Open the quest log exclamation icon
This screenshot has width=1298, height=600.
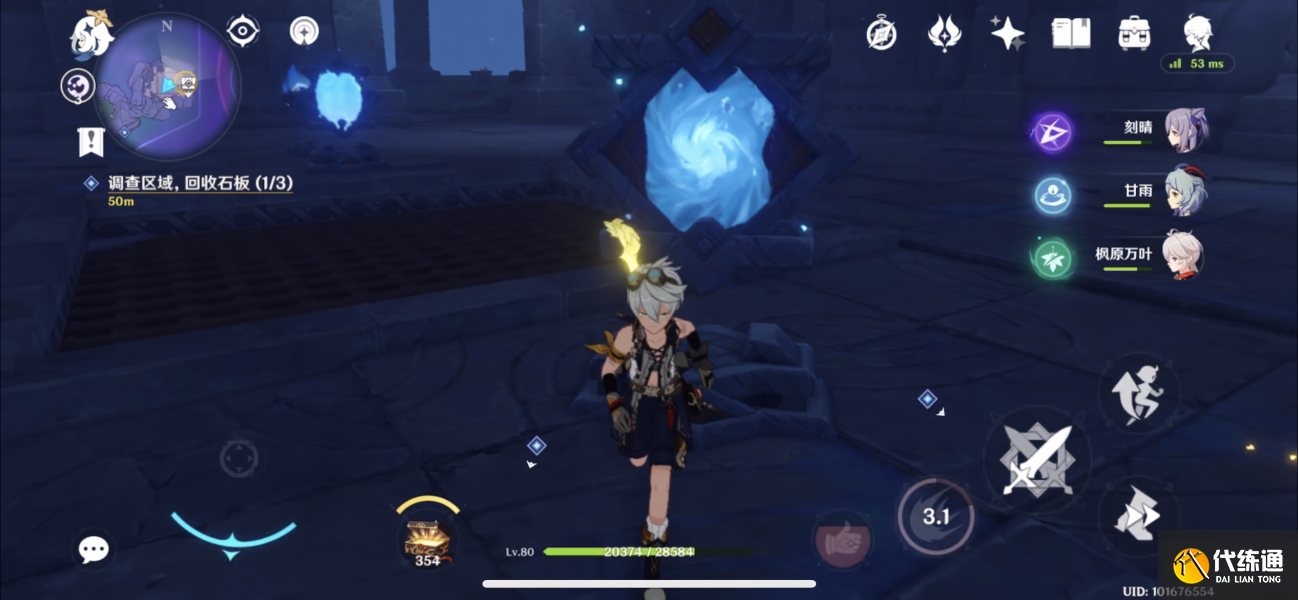(x=91, y=142)
